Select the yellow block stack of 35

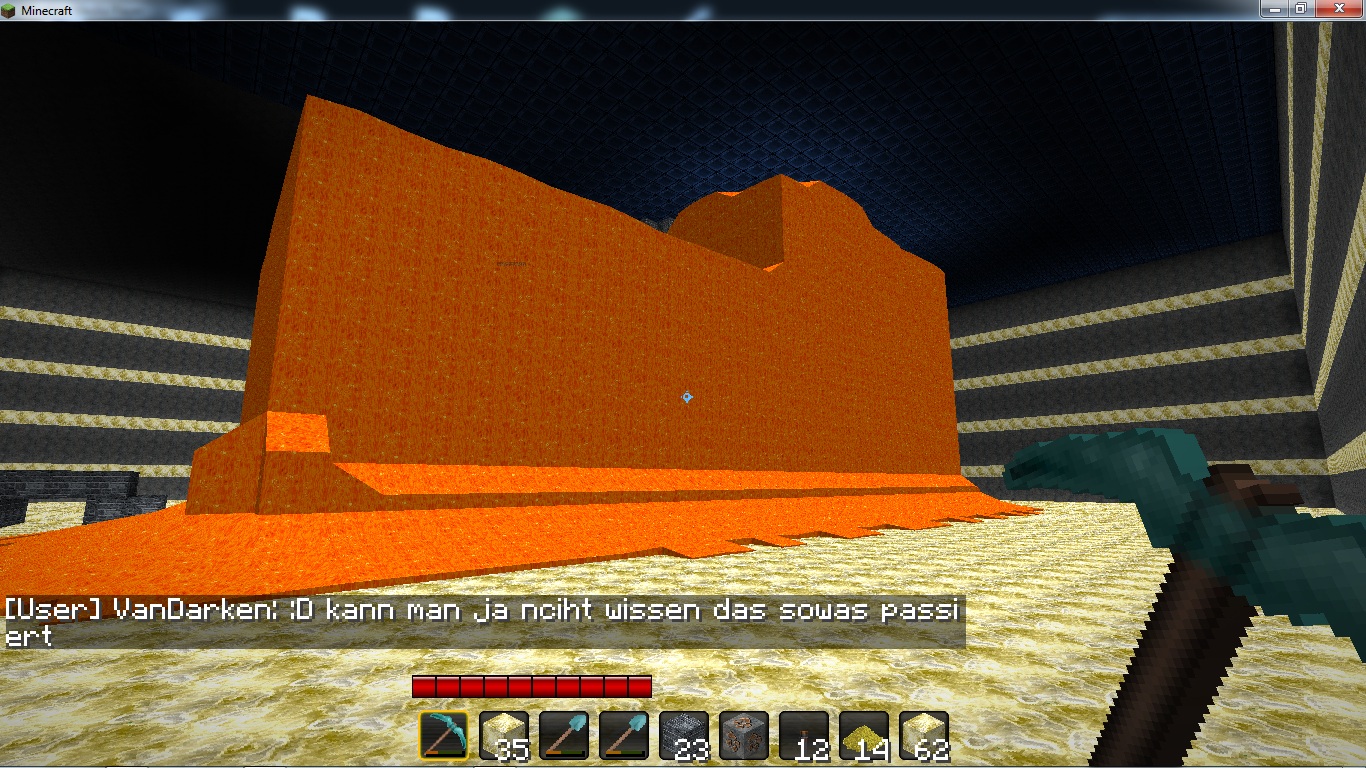(x=504, y=736)
